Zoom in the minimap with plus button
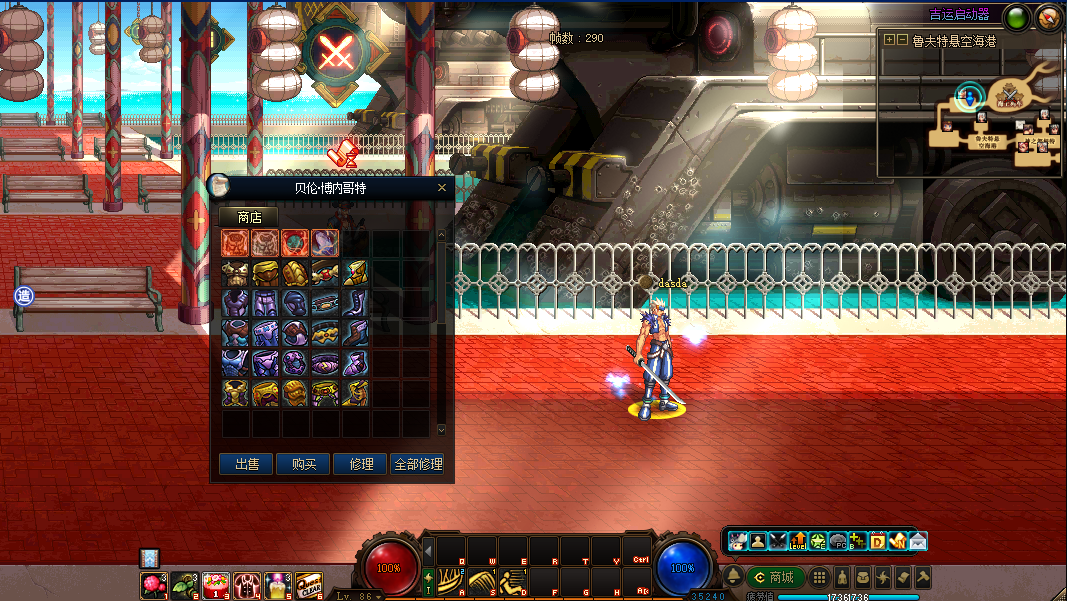 (889, 41)
